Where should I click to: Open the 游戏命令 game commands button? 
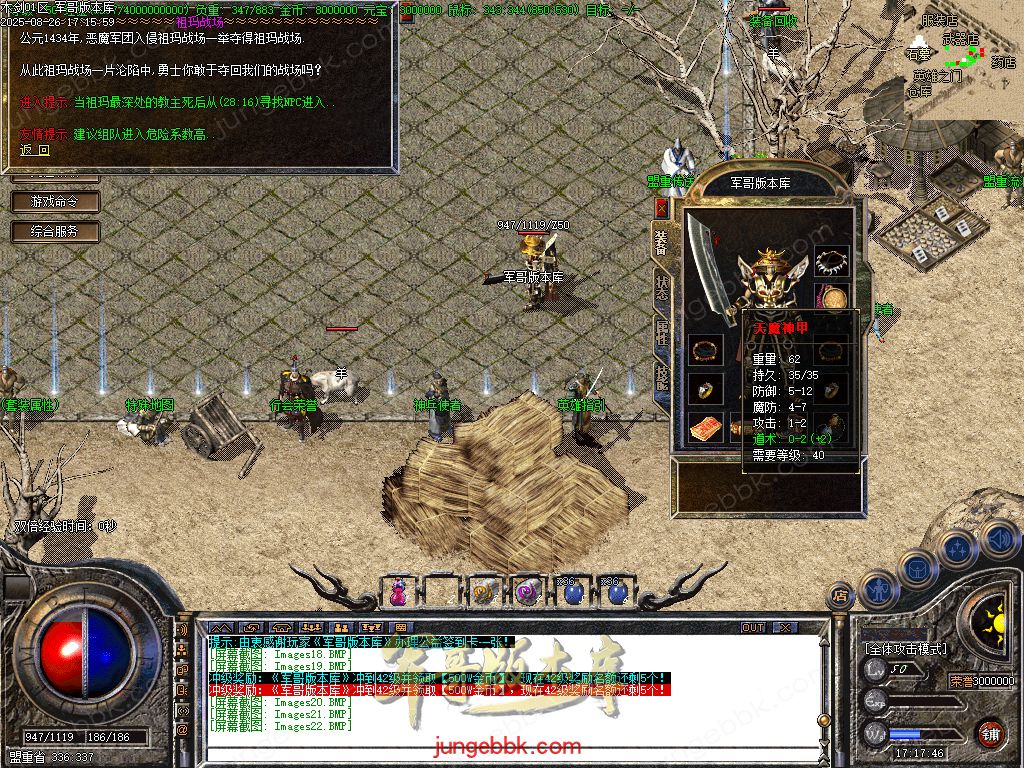coord(55,202)
